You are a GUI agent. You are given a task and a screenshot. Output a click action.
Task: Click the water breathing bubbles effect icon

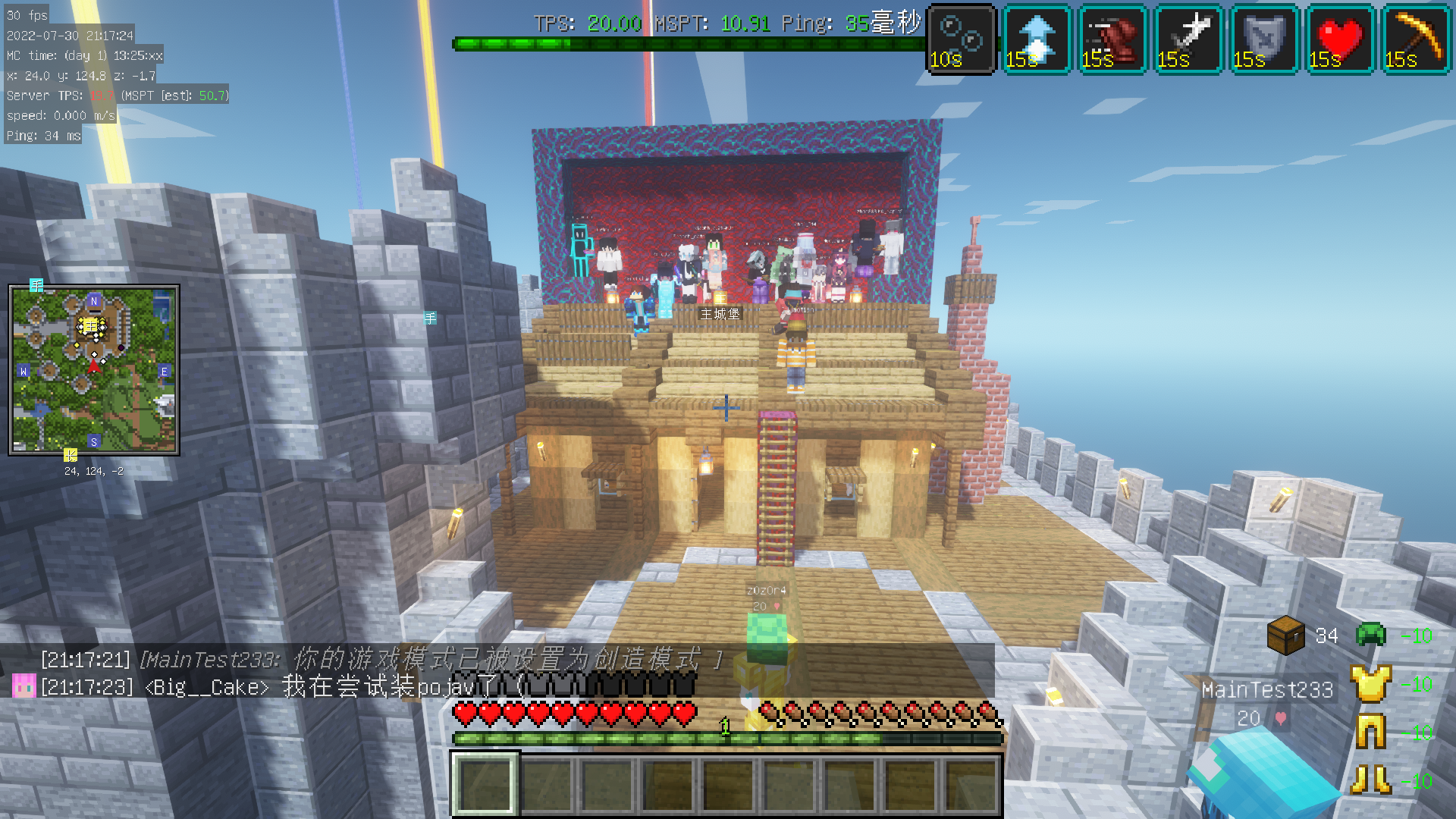961,39
